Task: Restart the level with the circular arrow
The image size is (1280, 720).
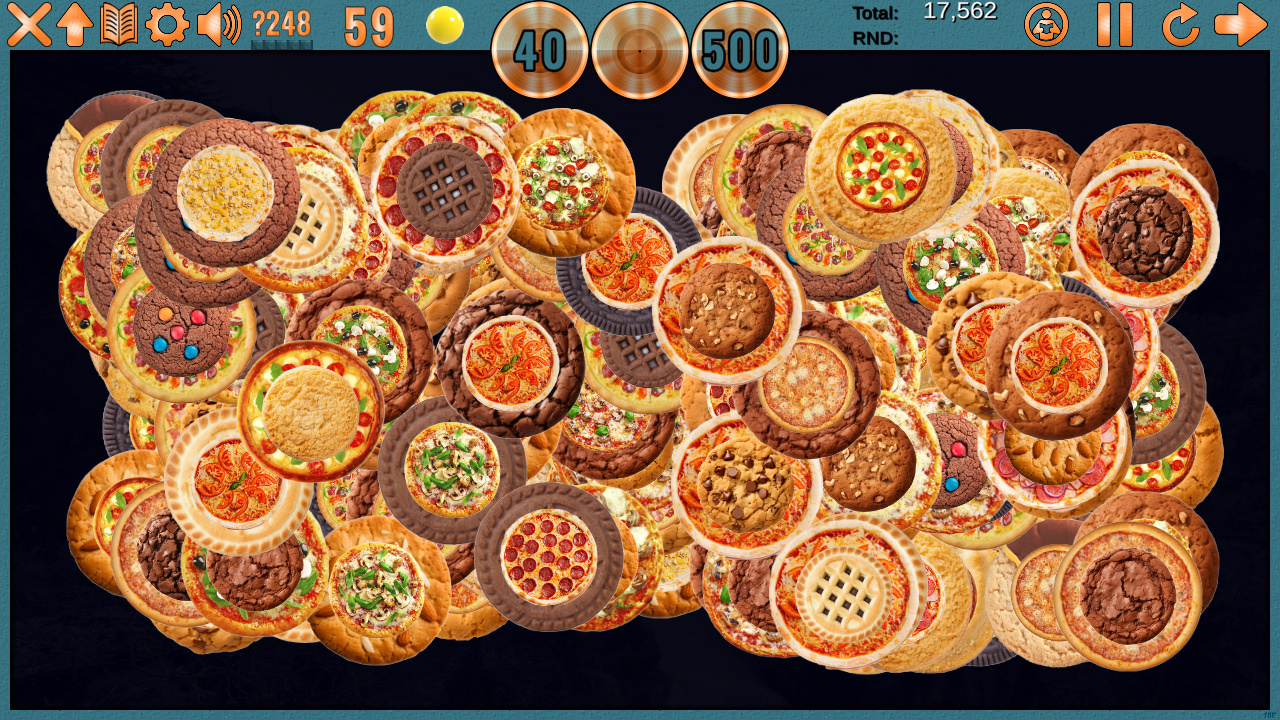Action: click(1180, 24)
